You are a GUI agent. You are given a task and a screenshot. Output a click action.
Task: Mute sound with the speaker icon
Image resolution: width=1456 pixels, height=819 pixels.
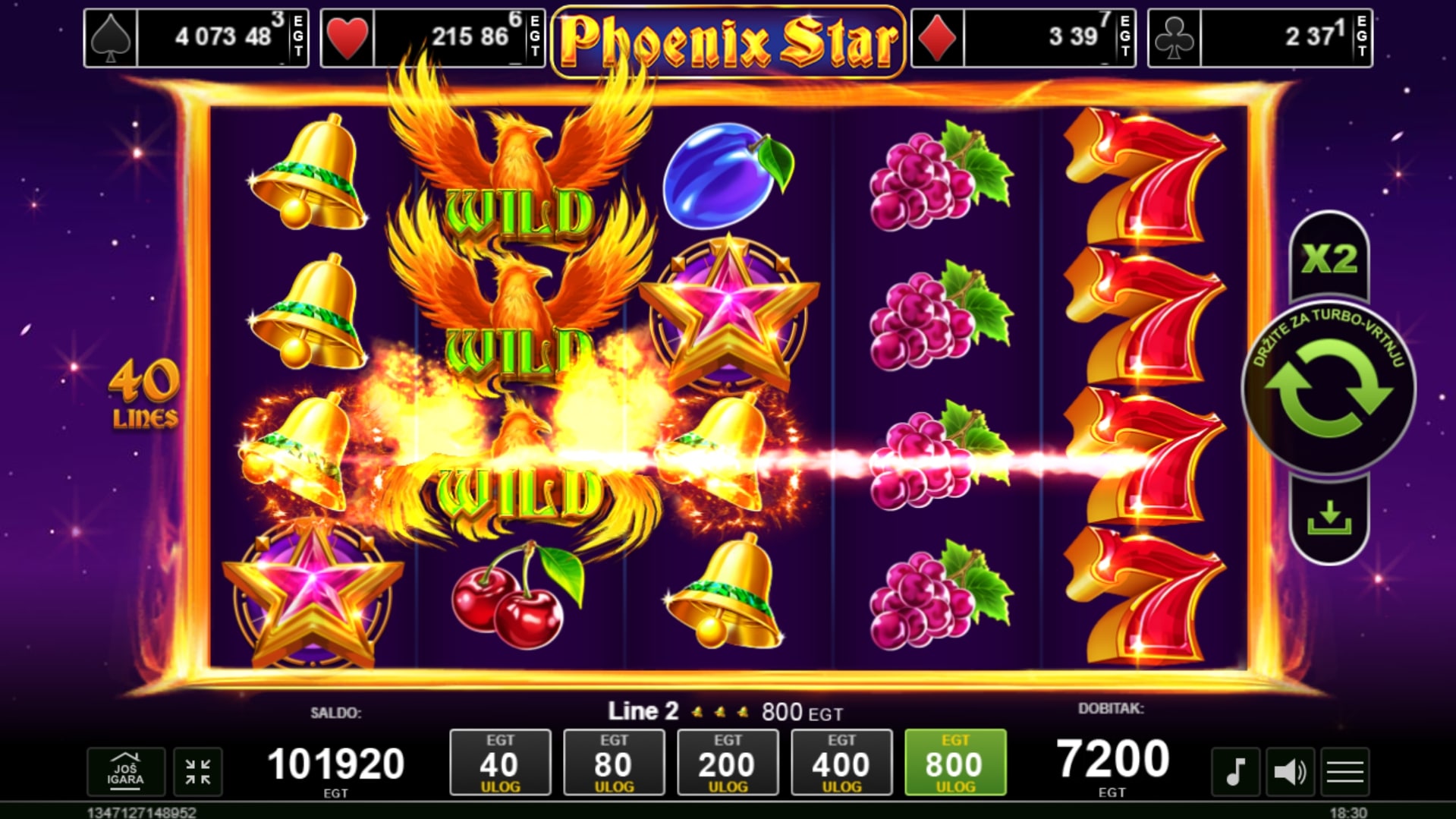[1290, 772]
